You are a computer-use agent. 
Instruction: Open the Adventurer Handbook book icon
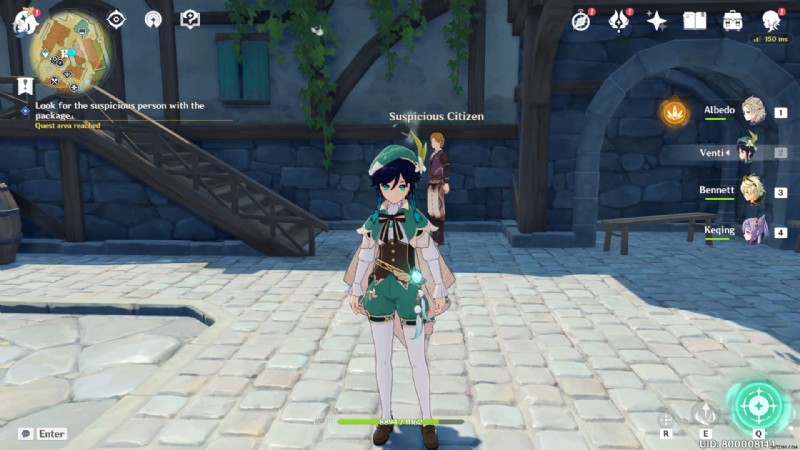click(x=695, y=20)
